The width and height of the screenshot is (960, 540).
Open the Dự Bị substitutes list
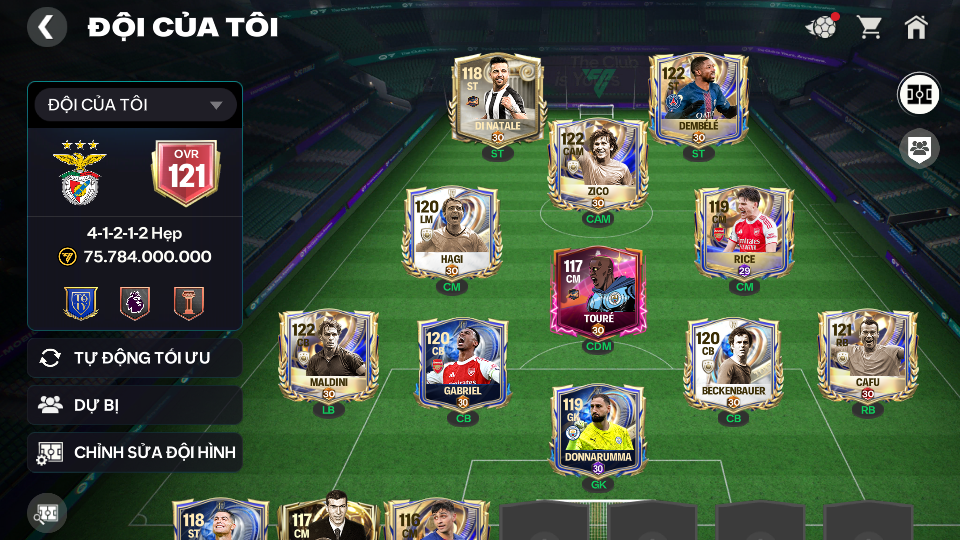(x=135, y=405)
